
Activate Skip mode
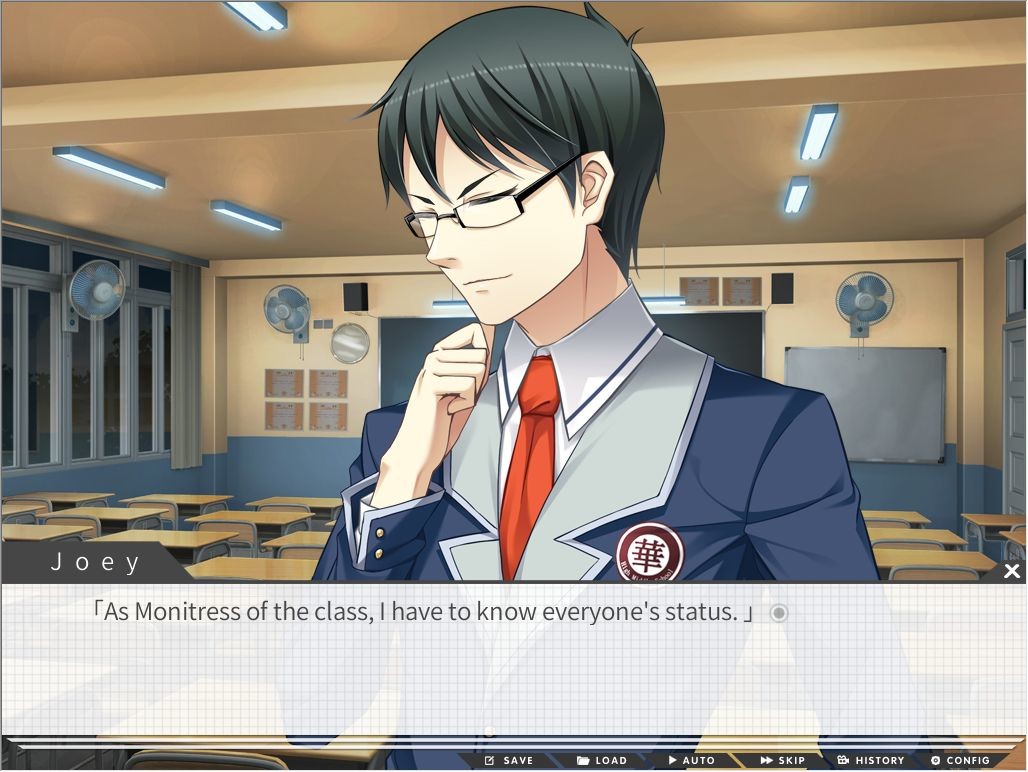click(783, 760)
